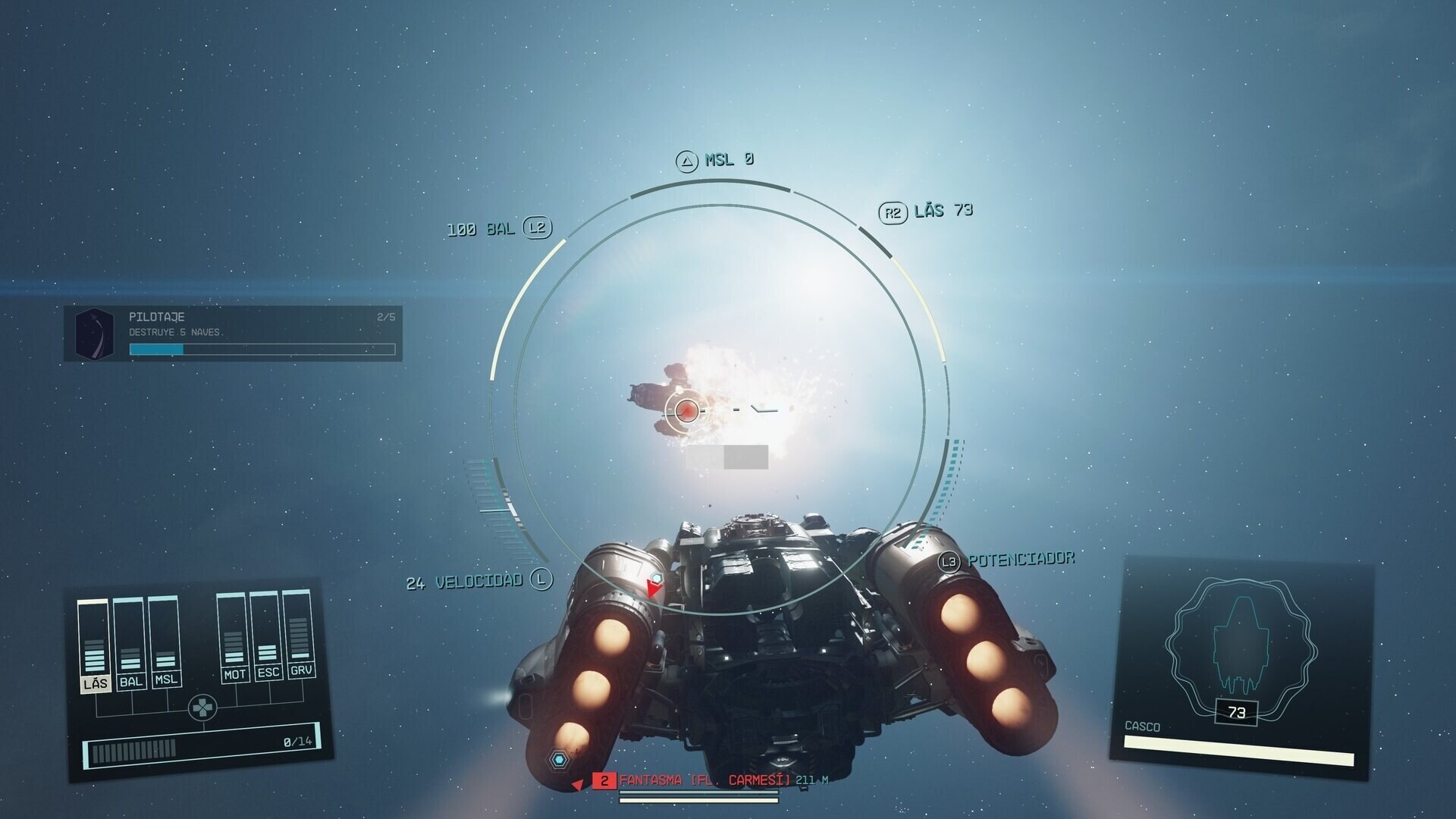Select the MSL power allocation column
The height and width of the screenshot is (819, 1456).
pos(165,642)
